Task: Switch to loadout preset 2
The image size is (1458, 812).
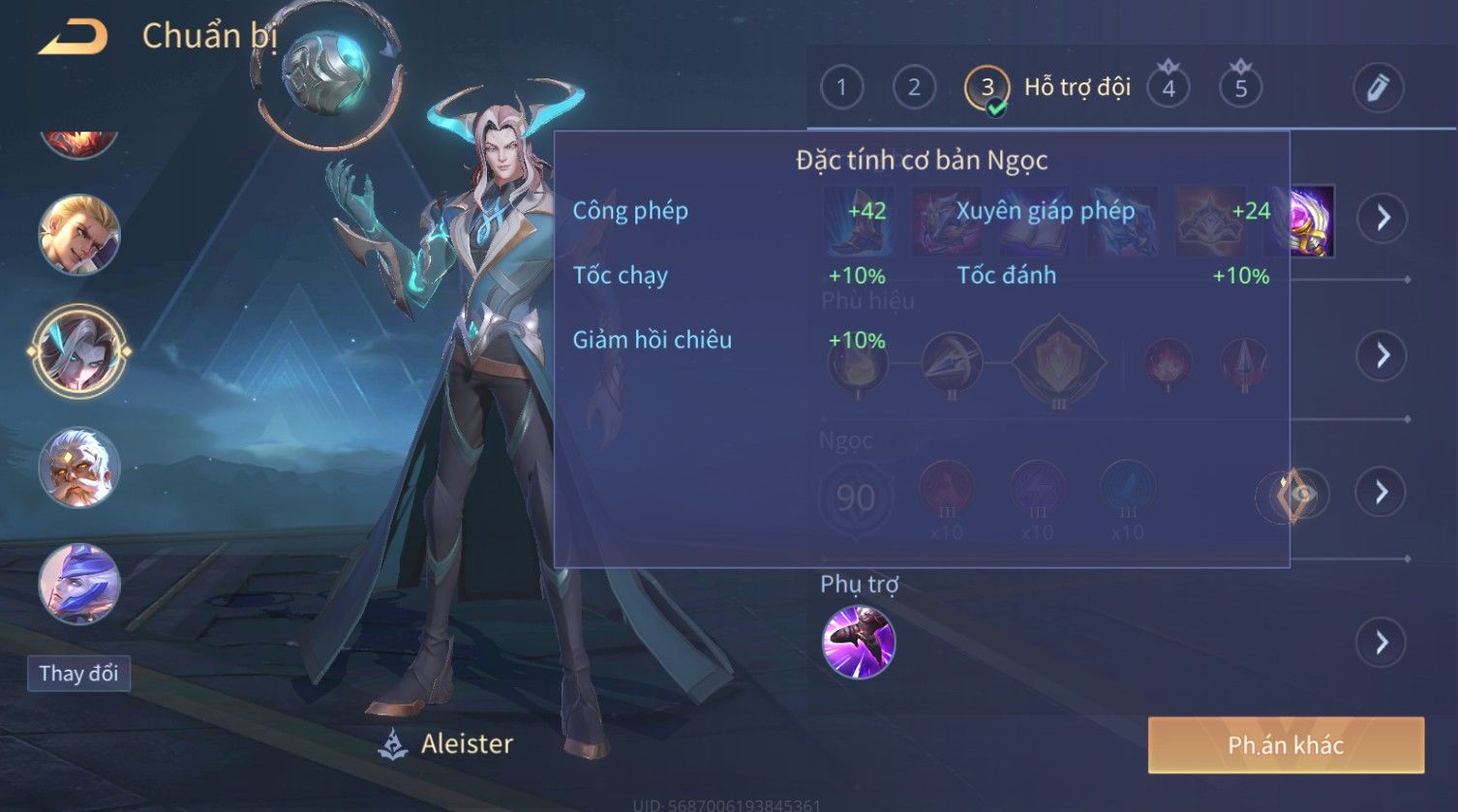Action: (914, 88)
